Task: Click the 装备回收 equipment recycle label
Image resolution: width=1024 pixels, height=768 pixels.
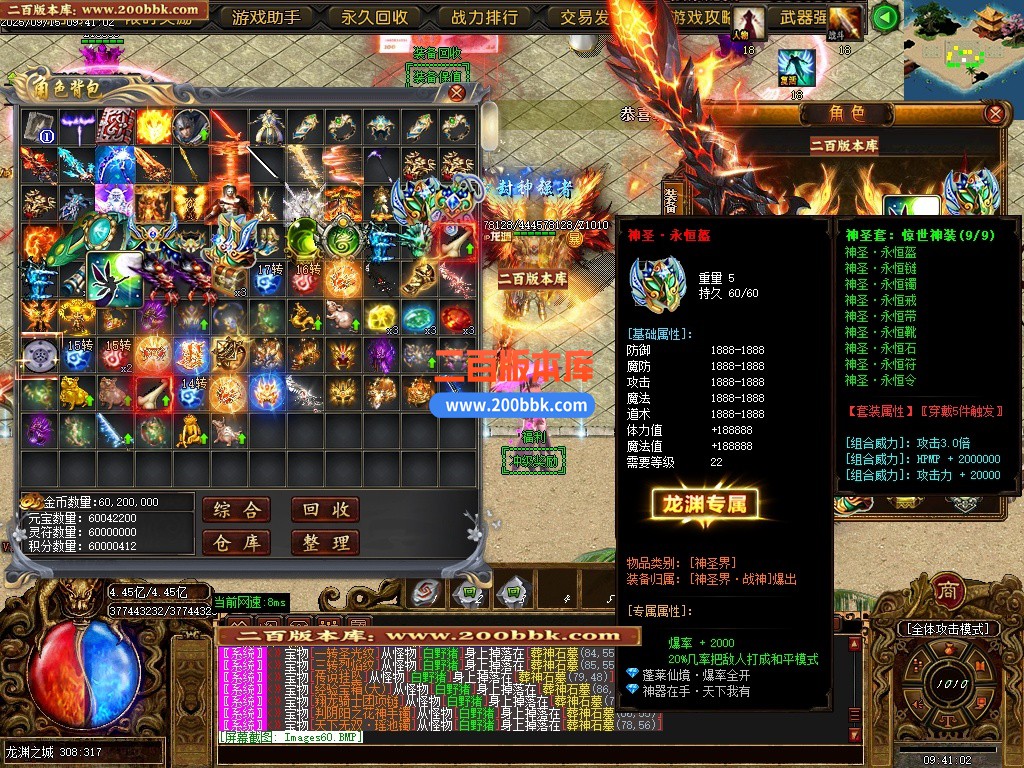Action: [437, 53]
